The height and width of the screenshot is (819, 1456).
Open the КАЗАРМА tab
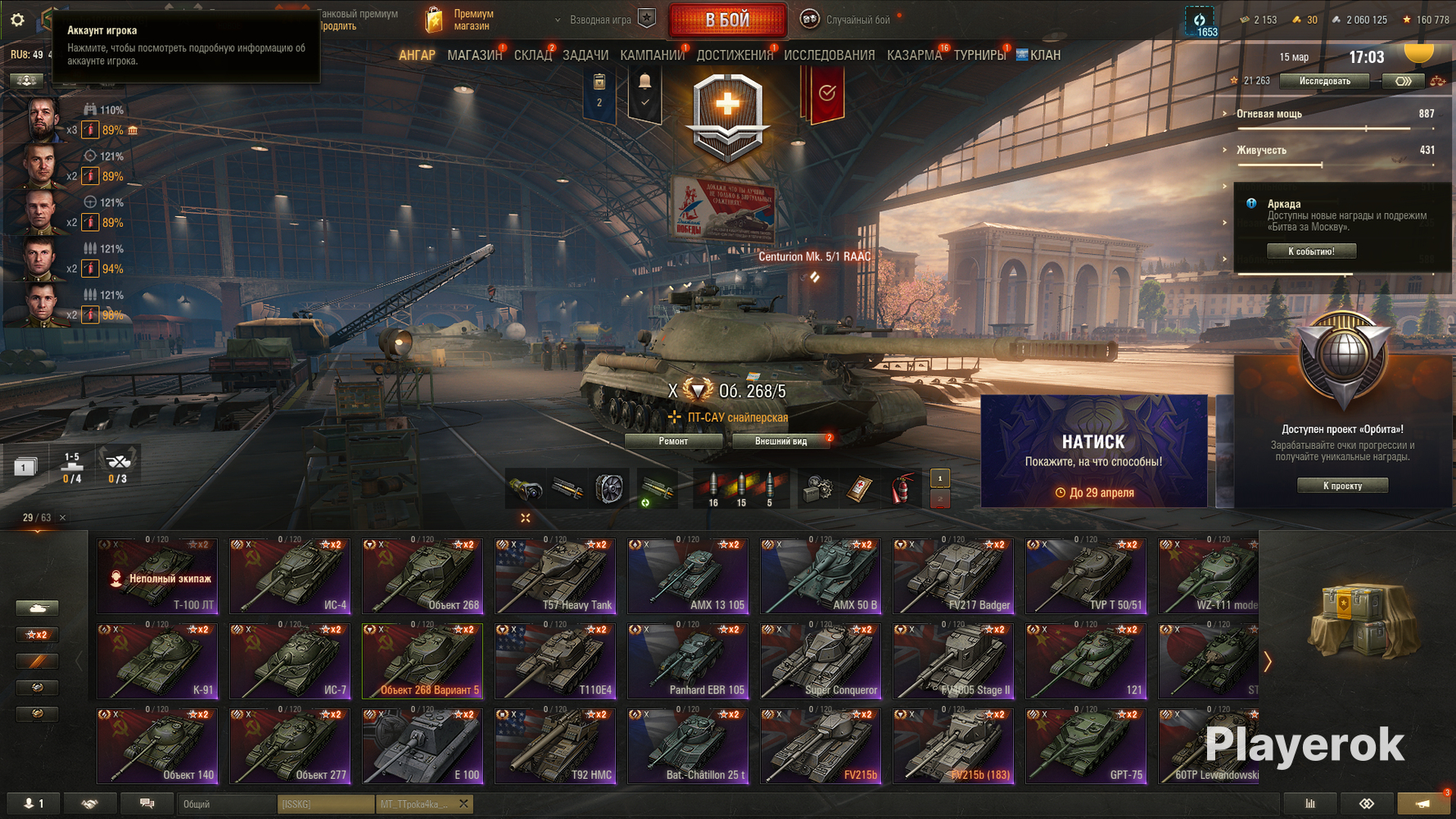pyautogui.click(x=914, y=56)
